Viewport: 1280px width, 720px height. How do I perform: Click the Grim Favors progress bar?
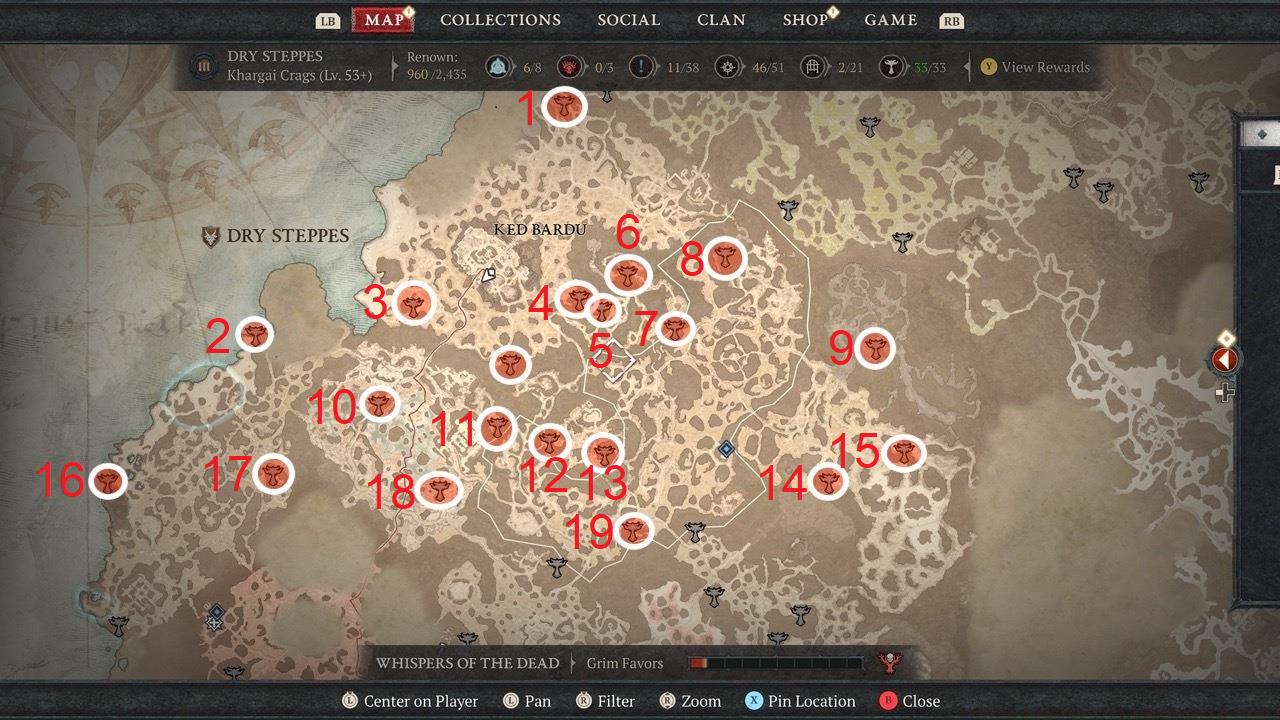pyautogui.click(x=775, y=662)
